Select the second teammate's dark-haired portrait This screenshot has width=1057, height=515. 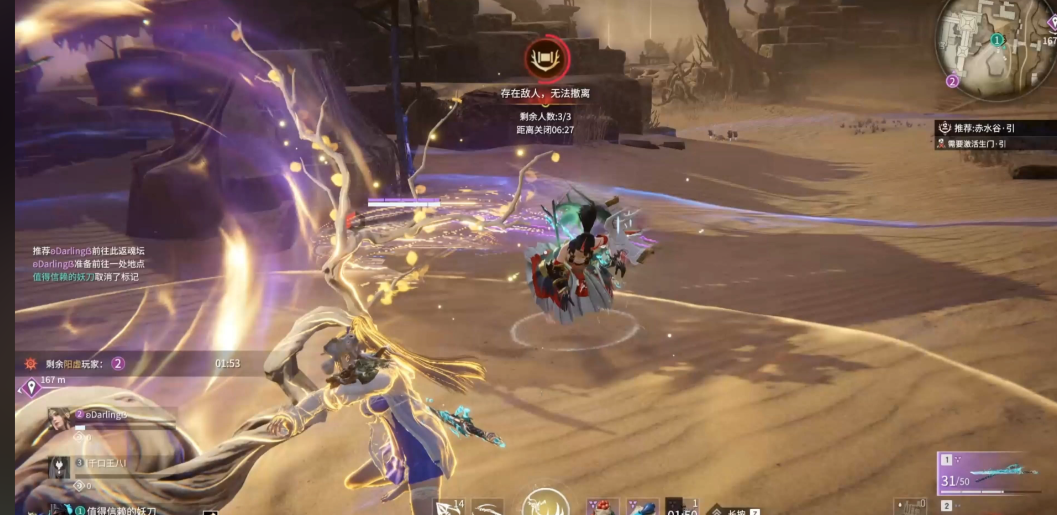click(61, 468)
